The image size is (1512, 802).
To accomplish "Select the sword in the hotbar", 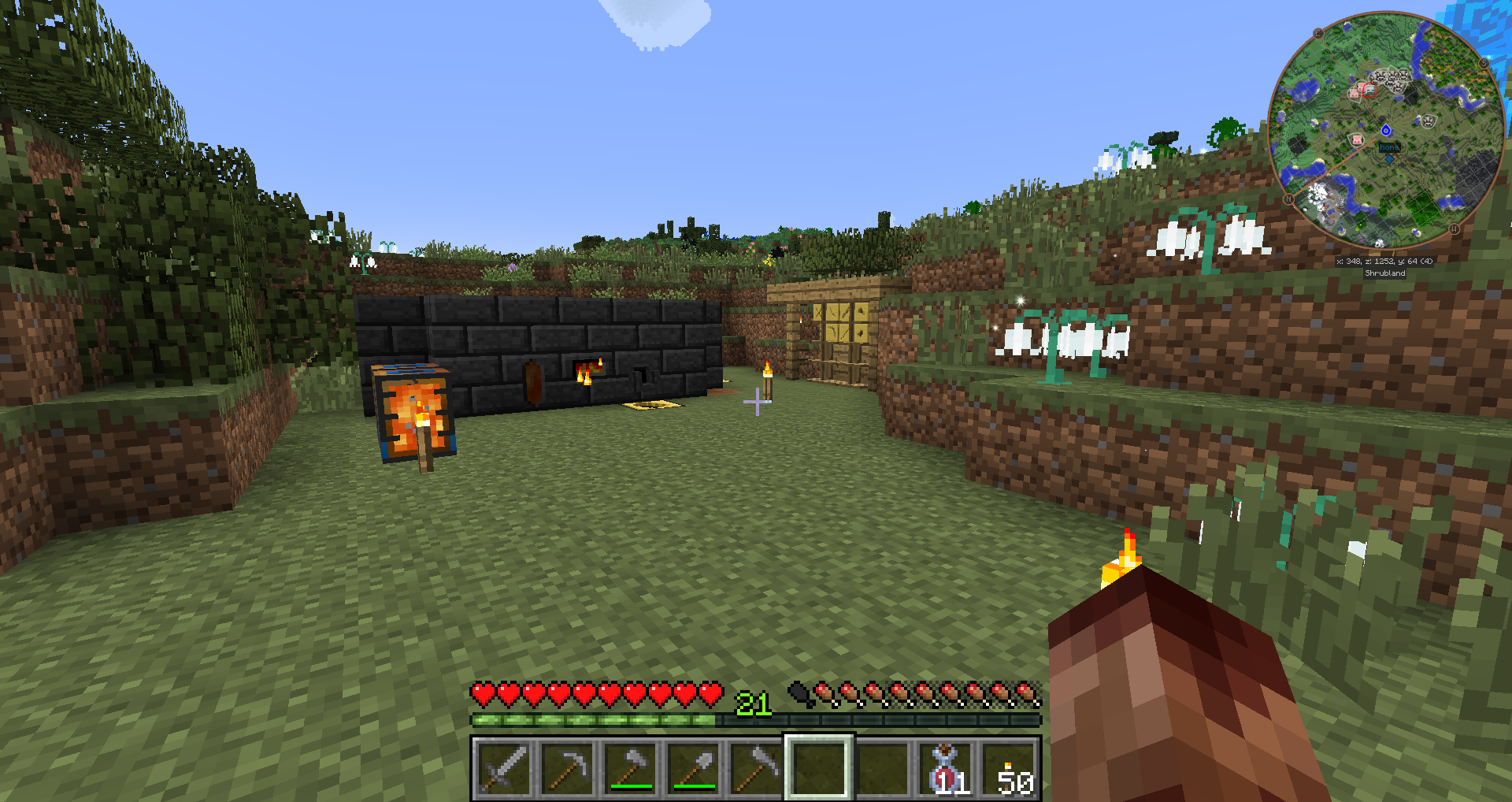I will tap(504, 768).
